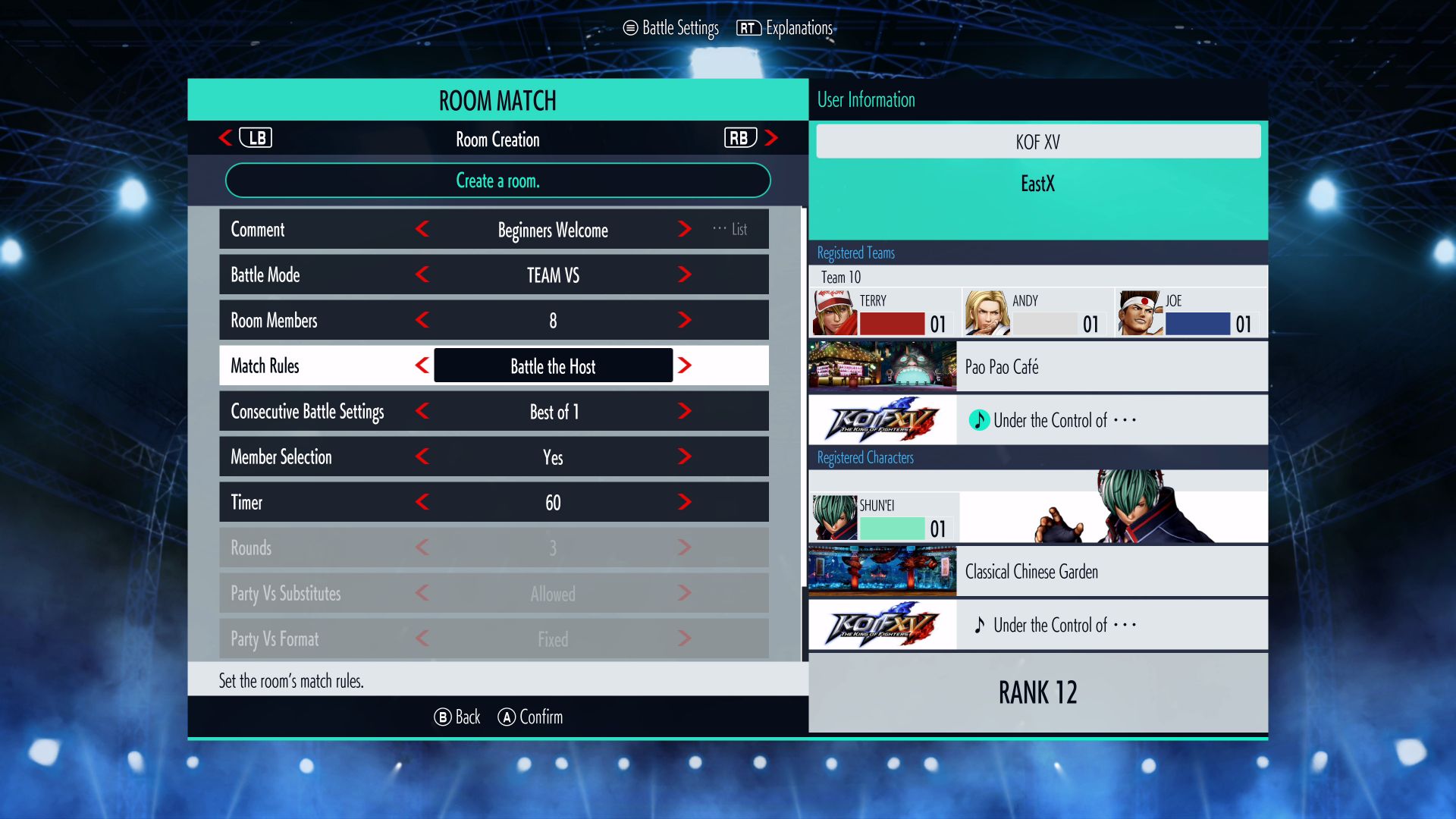This screenshot has height=819, width=1456.
Task: Cycle Consecutive Battle Settings right arrow
Action: point(684,411)
